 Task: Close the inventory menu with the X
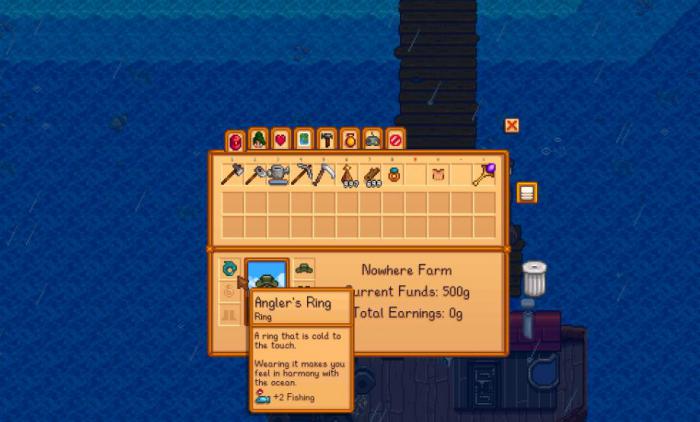tap(512, 125)
